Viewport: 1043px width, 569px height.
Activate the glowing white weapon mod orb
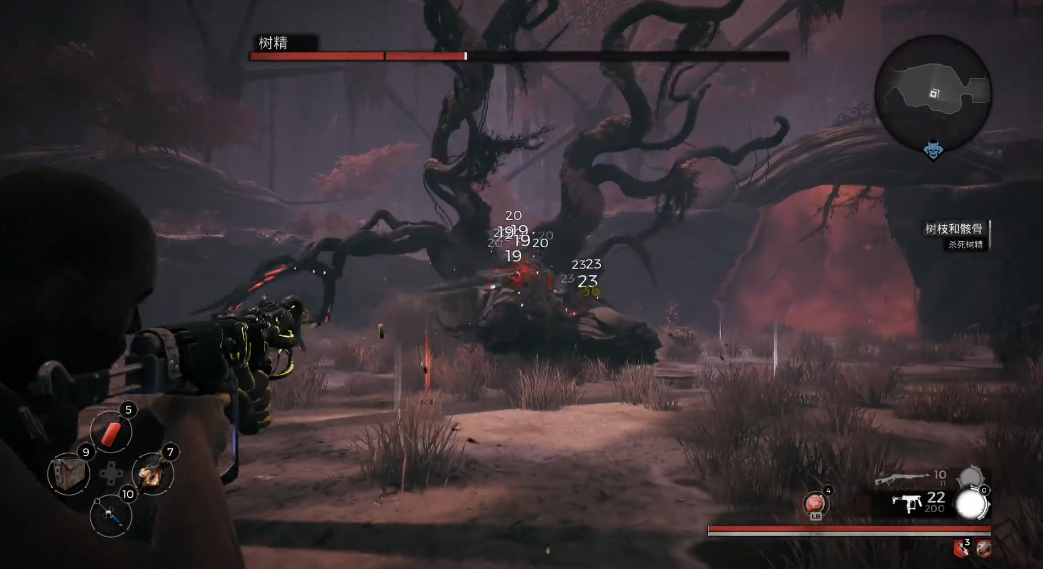click(x=970, y=505)
